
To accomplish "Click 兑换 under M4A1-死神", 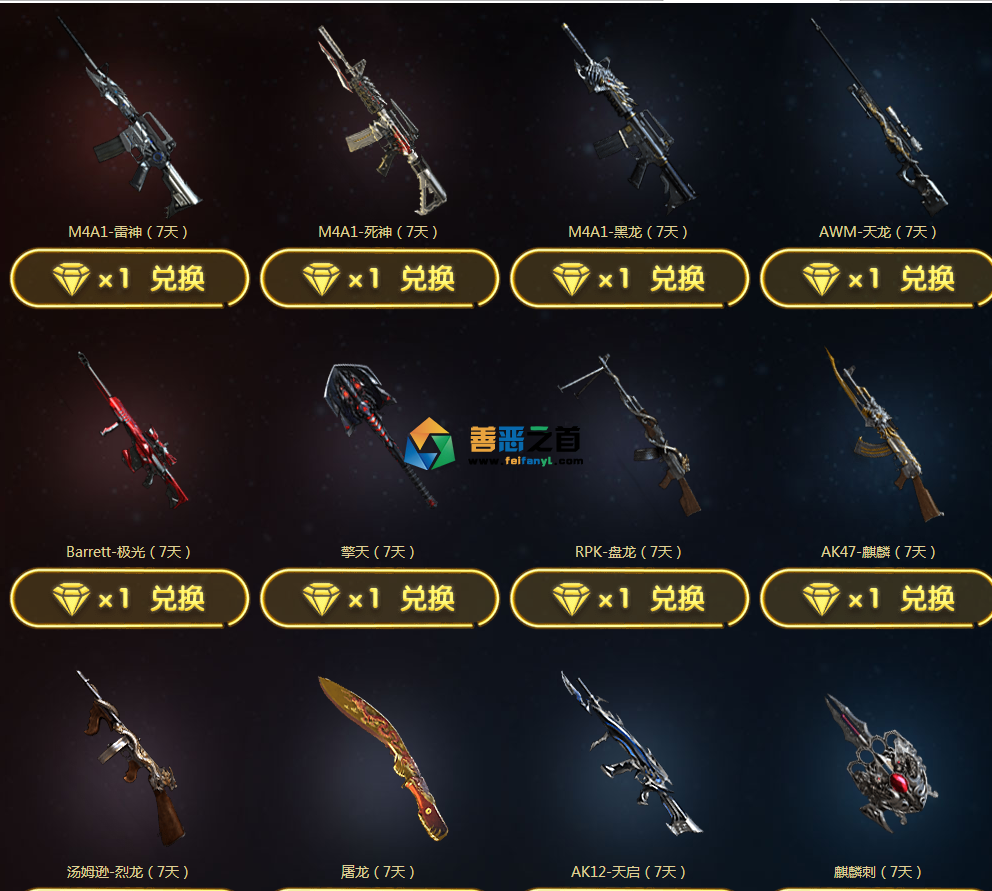I will pos(379,278).
